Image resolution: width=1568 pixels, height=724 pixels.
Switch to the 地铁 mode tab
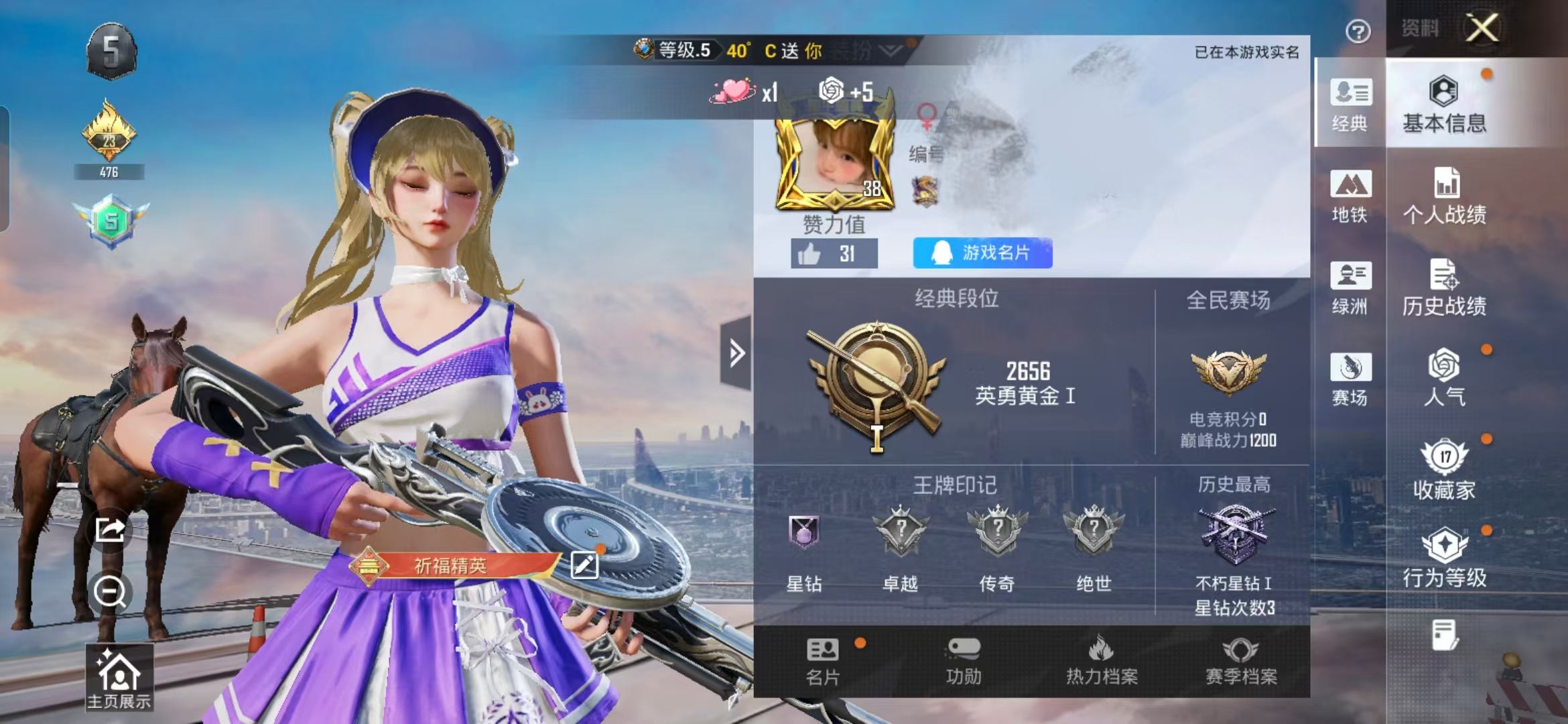pyautogui.click(x=1350, y=196)
